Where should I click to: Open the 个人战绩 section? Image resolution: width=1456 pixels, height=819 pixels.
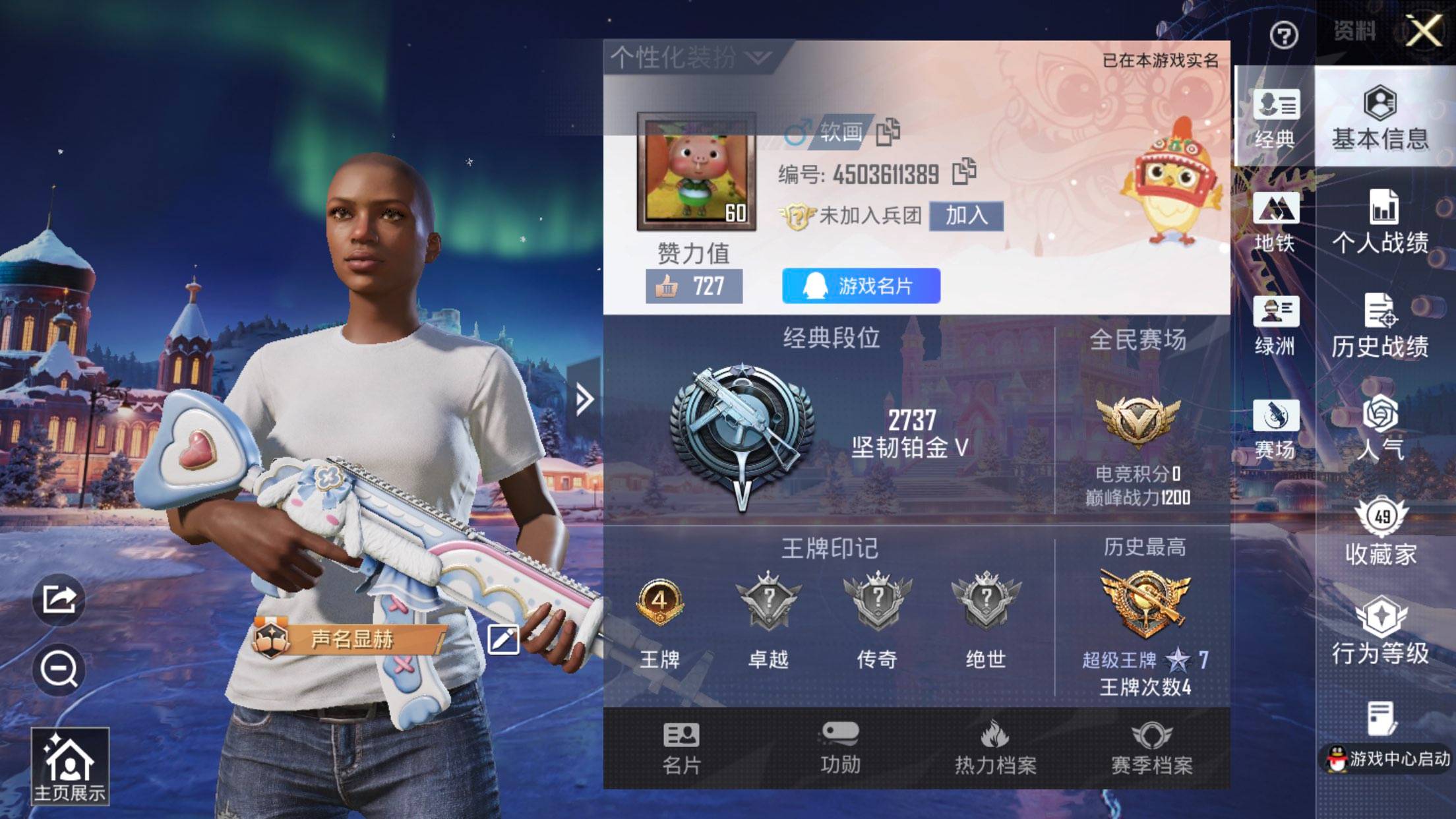coord(1381,222)
